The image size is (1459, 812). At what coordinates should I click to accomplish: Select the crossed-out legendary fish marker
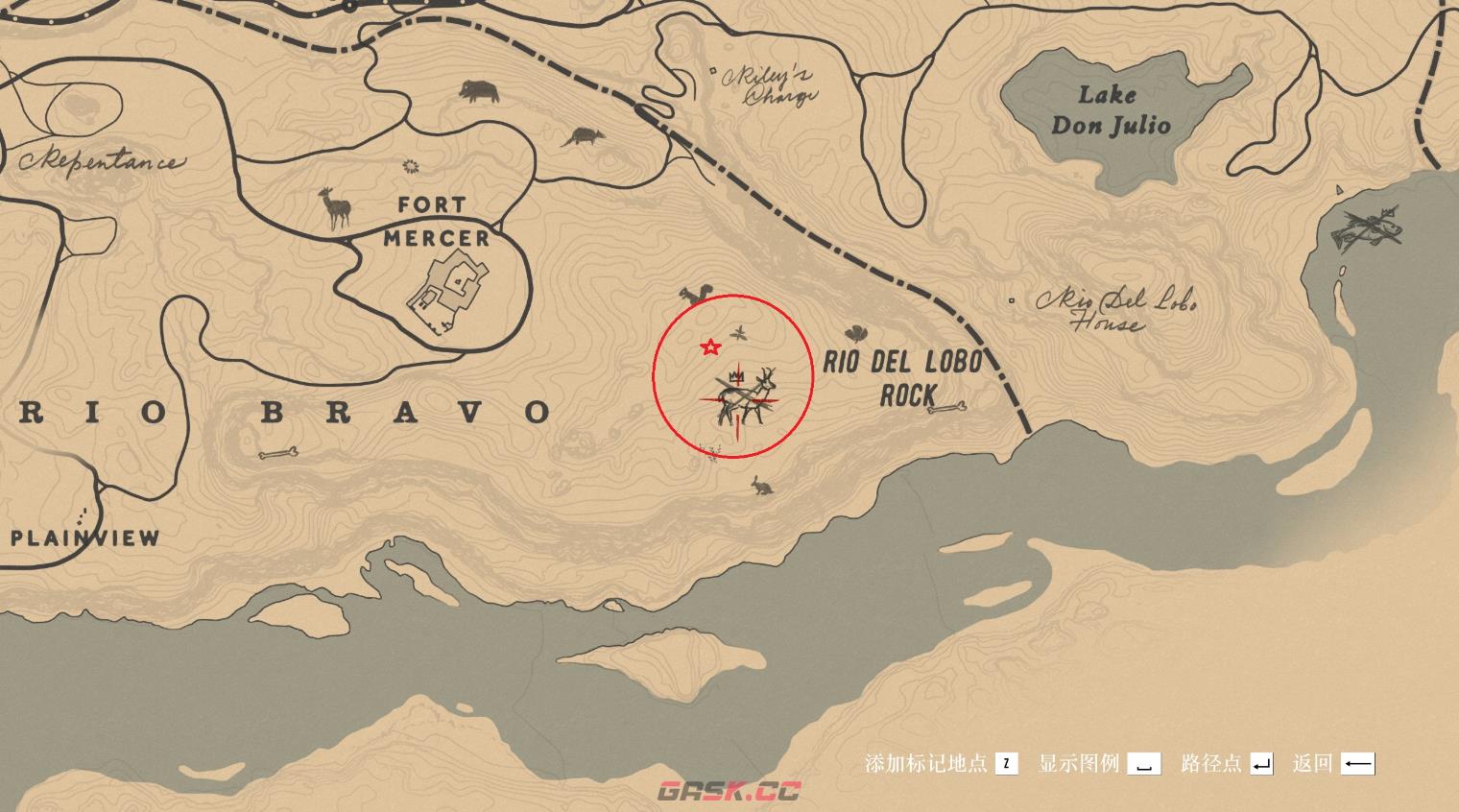(1367, 228)
